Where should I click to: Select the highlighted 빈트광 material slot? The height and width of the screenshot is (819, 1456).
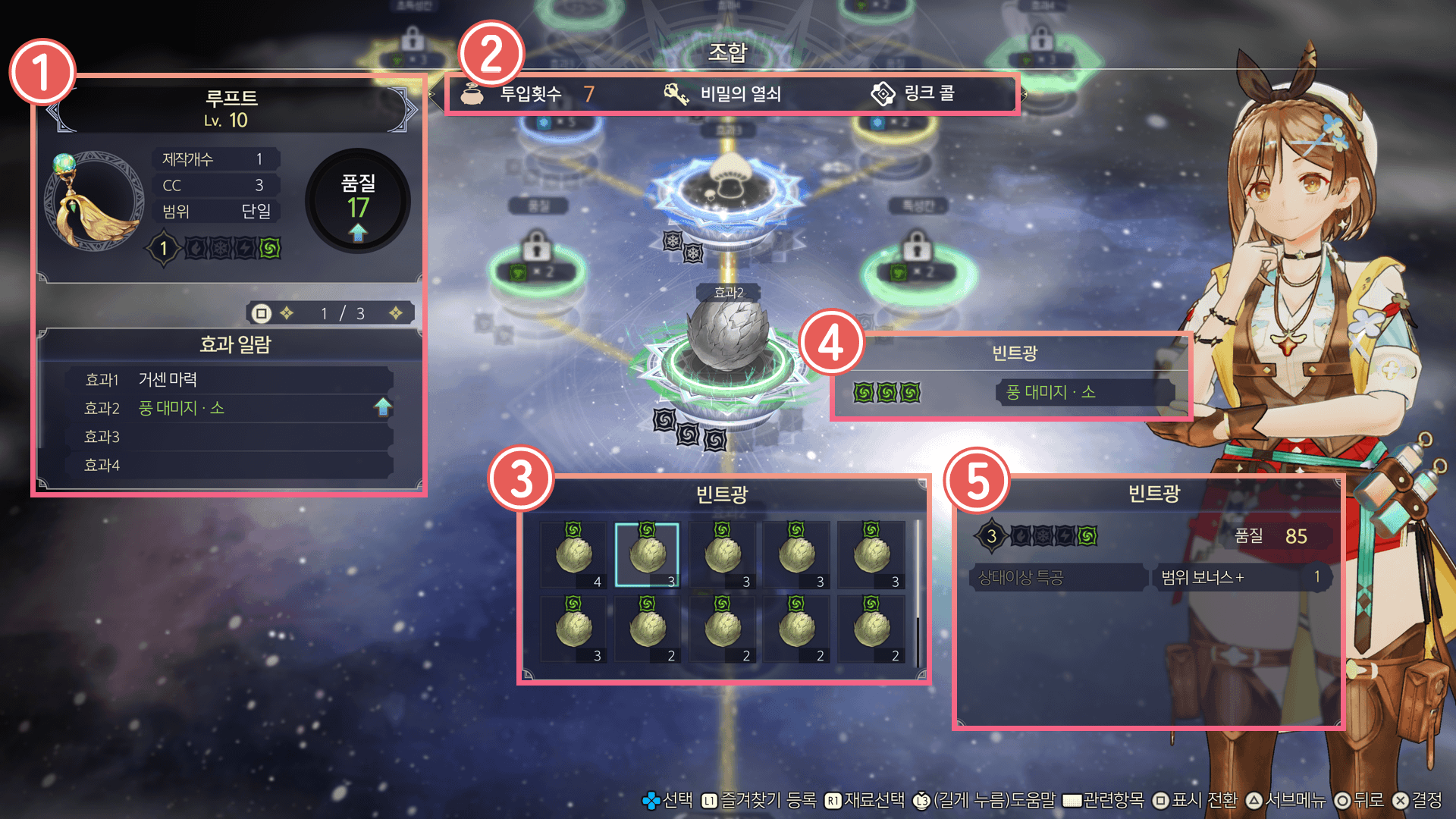coord(647,554)
